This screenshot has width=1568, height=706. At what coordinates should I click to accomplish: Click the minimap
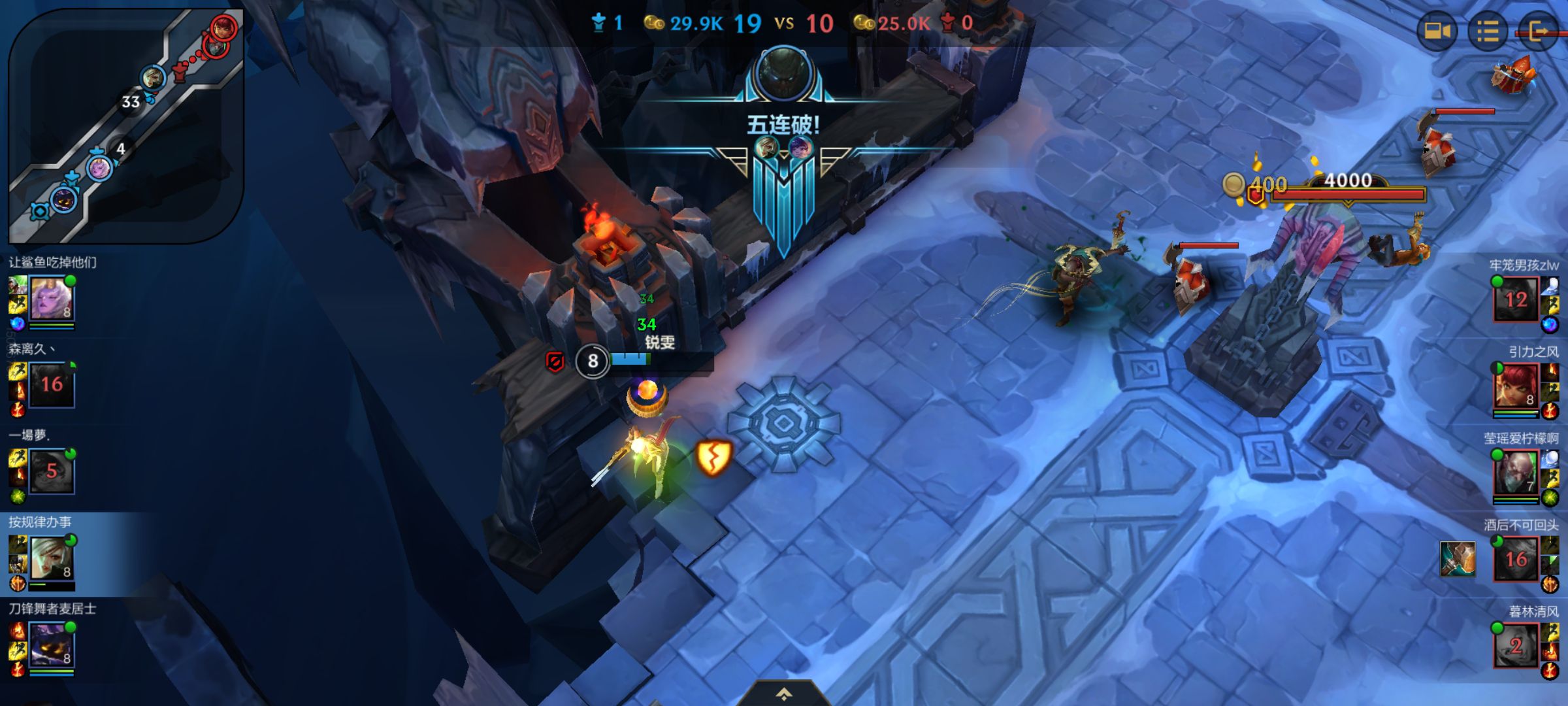point(126,126)
